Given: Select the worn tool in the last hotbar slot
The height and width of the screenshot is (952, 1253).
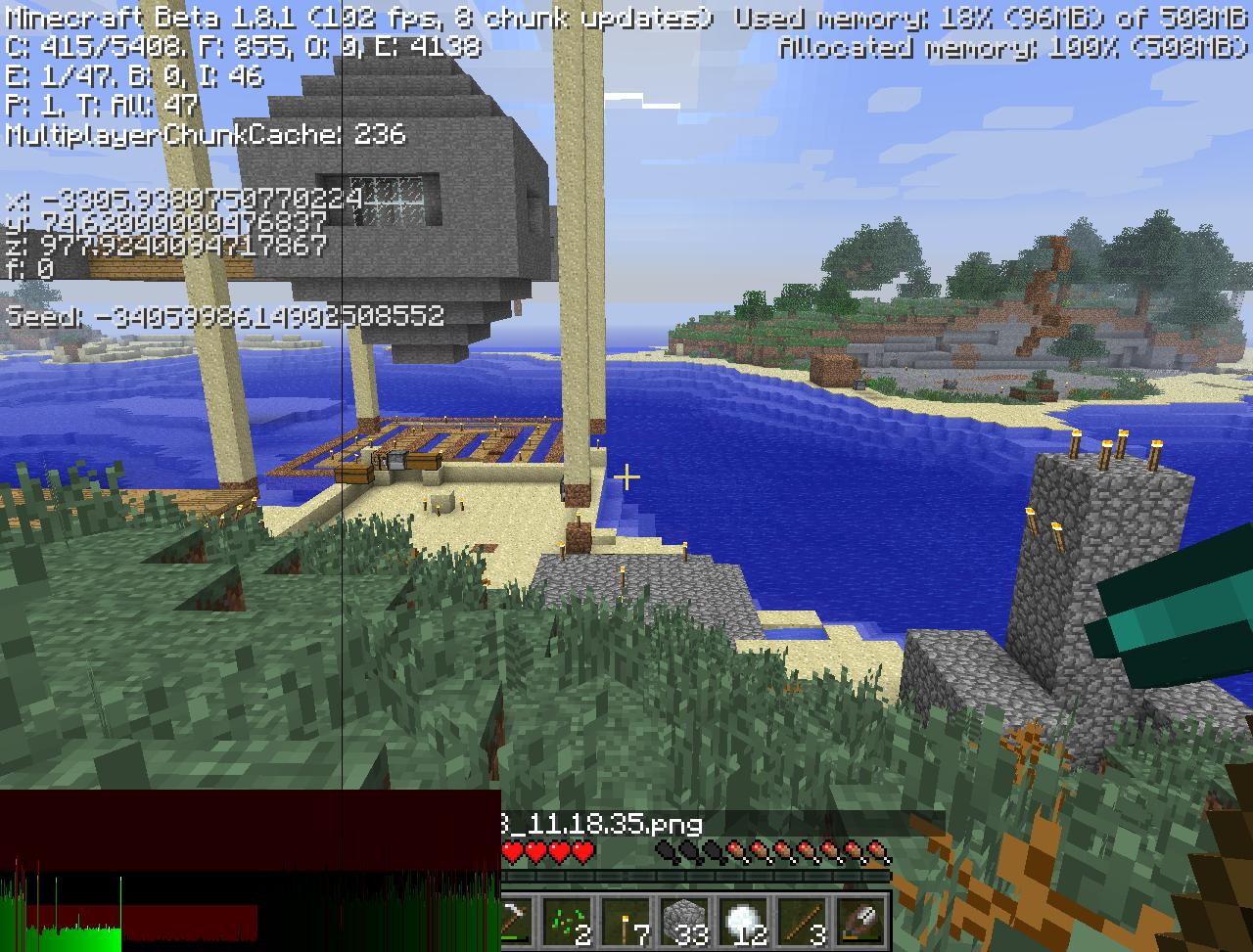Looking at the screenshot, I should 862,920.
